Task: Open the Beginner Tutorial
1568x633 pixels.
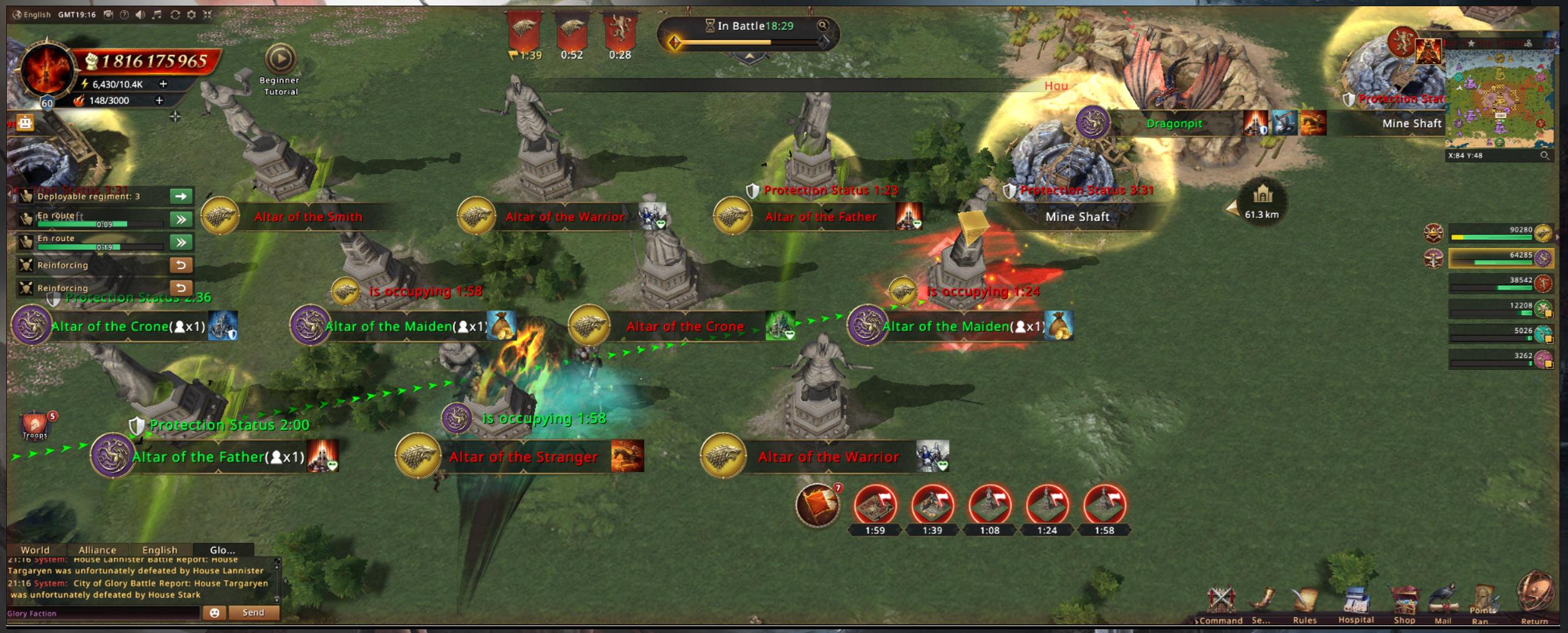Action: 280,60
